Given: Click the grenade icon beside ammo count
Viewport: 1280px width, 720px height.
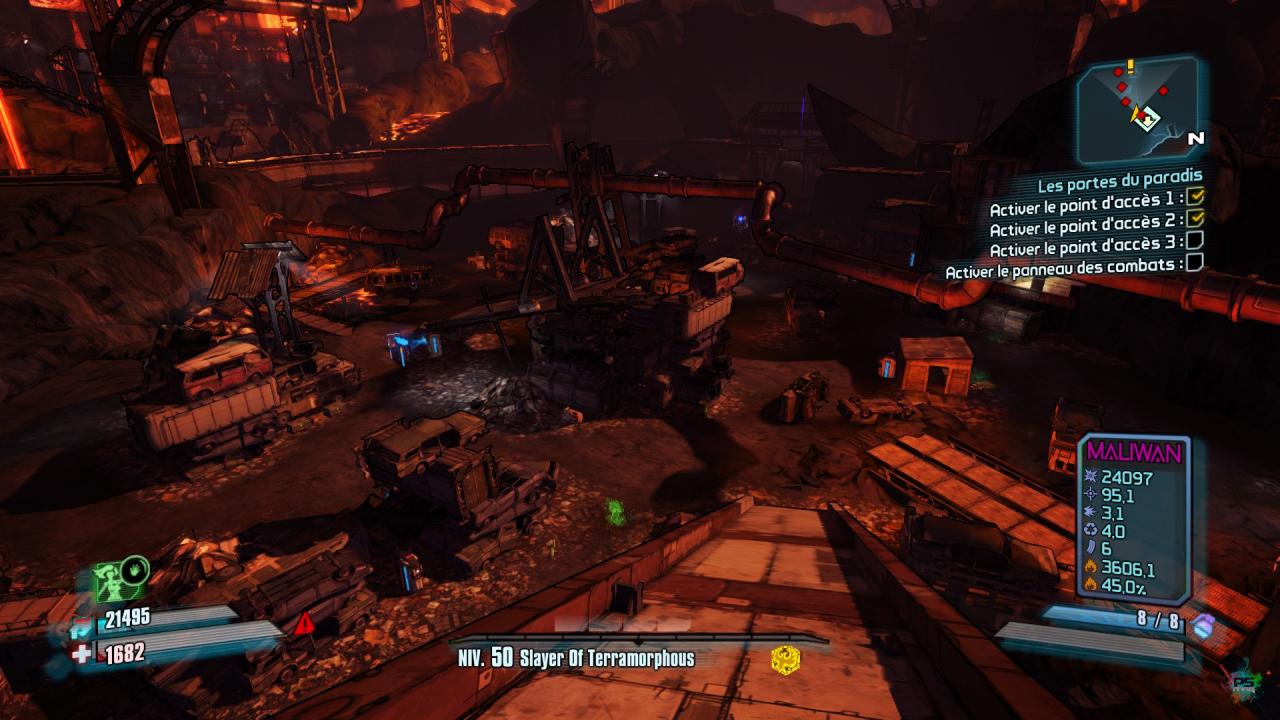Looking at the screenshot, I should pyautogui.click(x=1204, y=626).
